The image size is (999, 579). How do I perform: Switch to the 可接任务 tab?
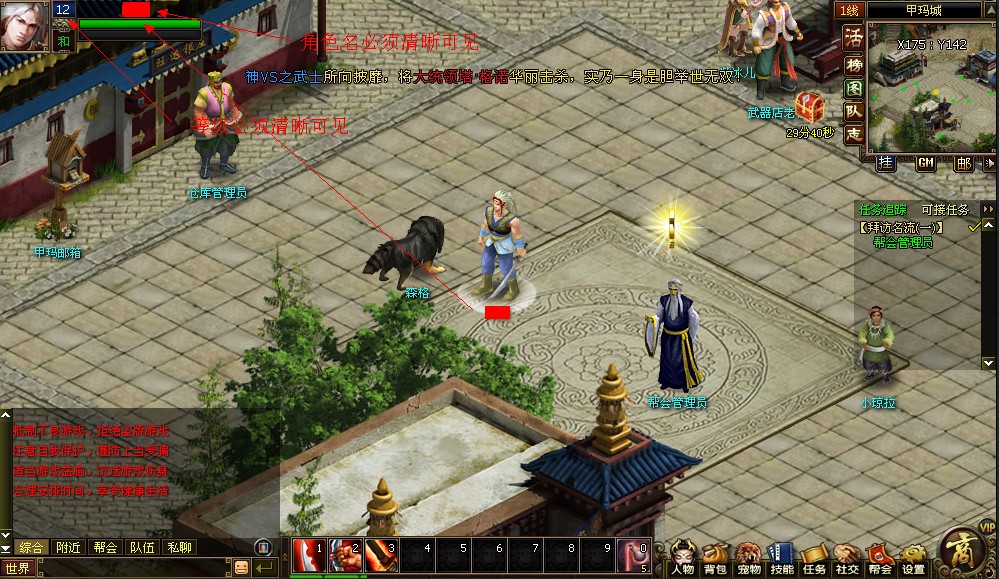pos(945,209)
